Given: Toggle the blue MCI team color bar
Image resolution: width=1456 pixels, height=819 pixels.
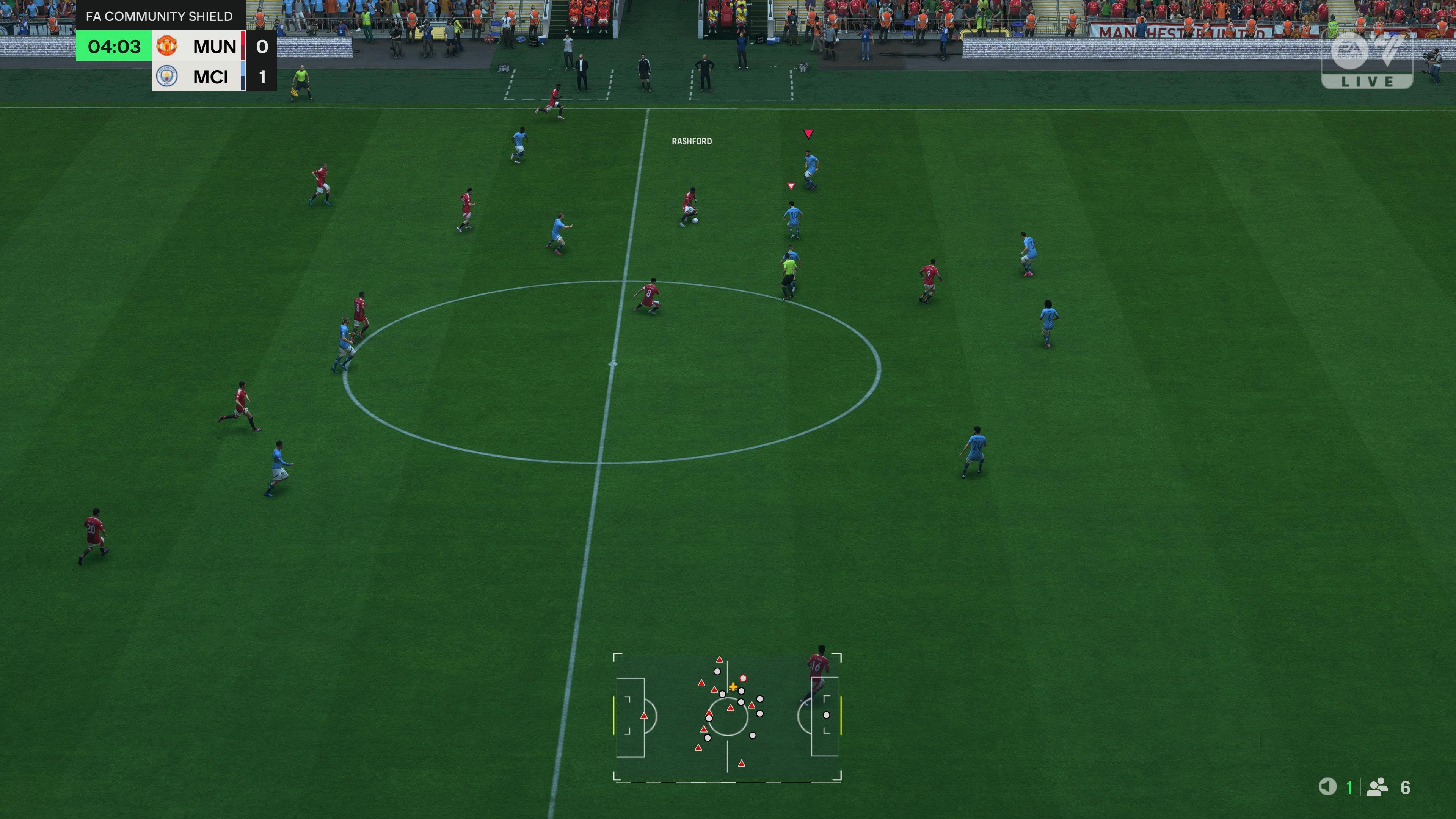Looking at the screenshot, I should coord(243,76).
